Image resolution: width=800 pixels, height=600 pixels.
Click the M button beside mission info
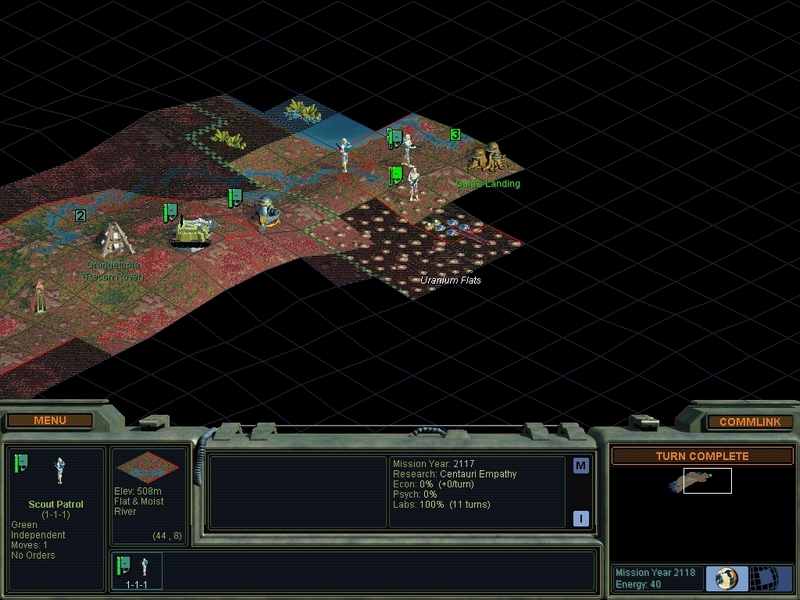click(581, 466)
